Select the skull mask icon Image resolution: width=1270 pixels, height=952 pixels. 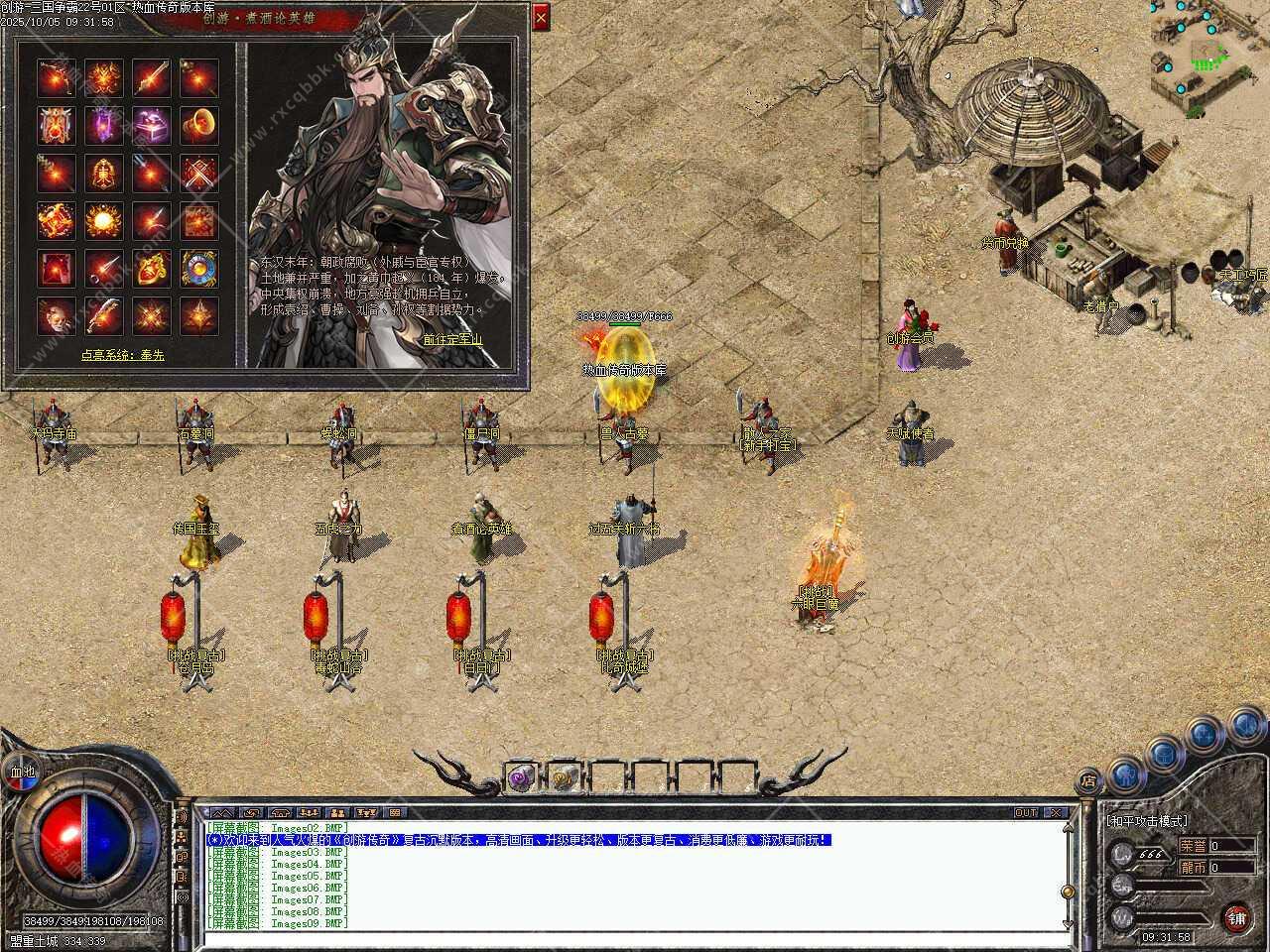pos(57,316)
